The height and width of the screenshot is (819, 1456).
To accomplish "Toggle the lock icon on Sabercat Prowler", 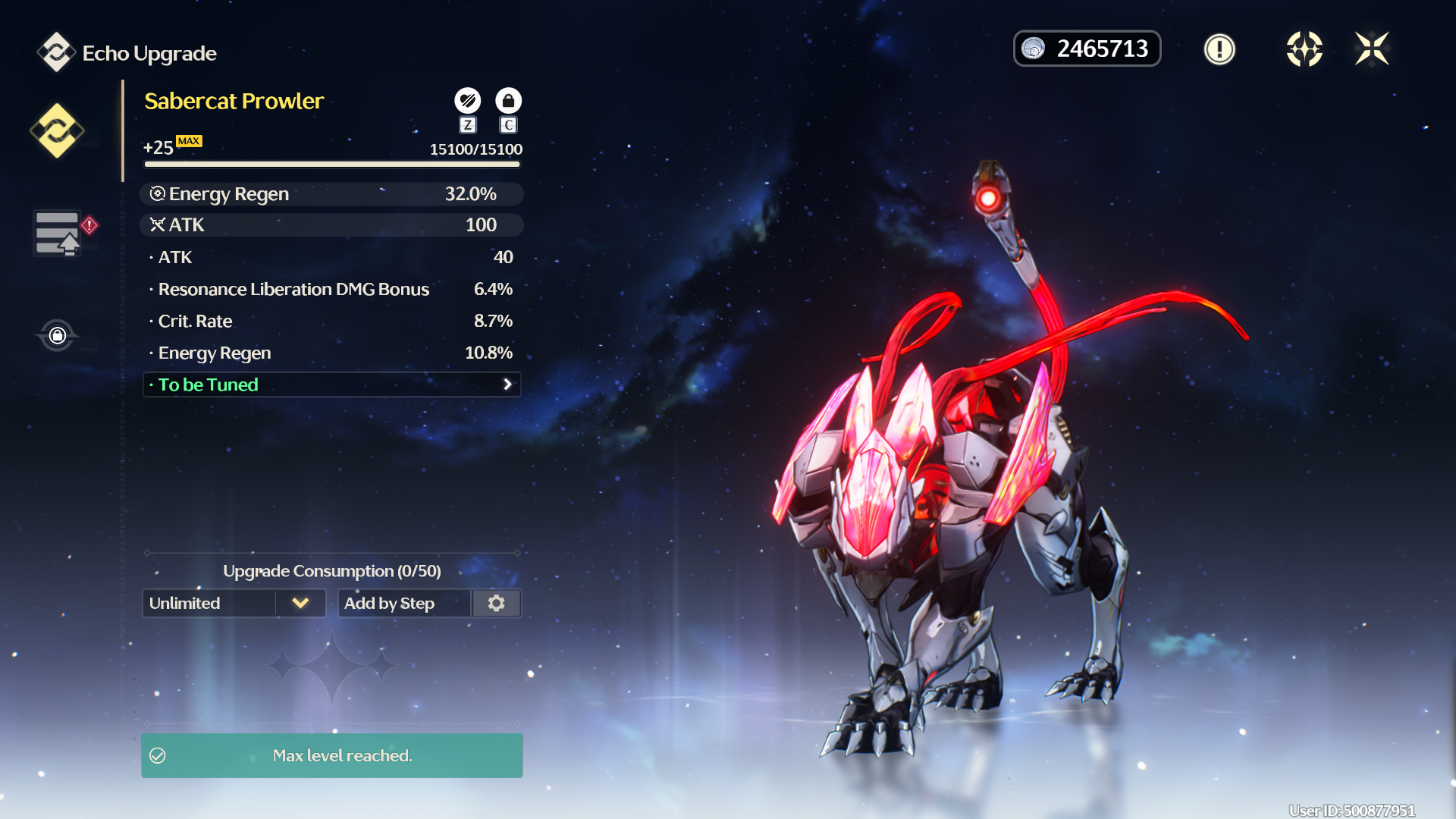I will [508, 100].
